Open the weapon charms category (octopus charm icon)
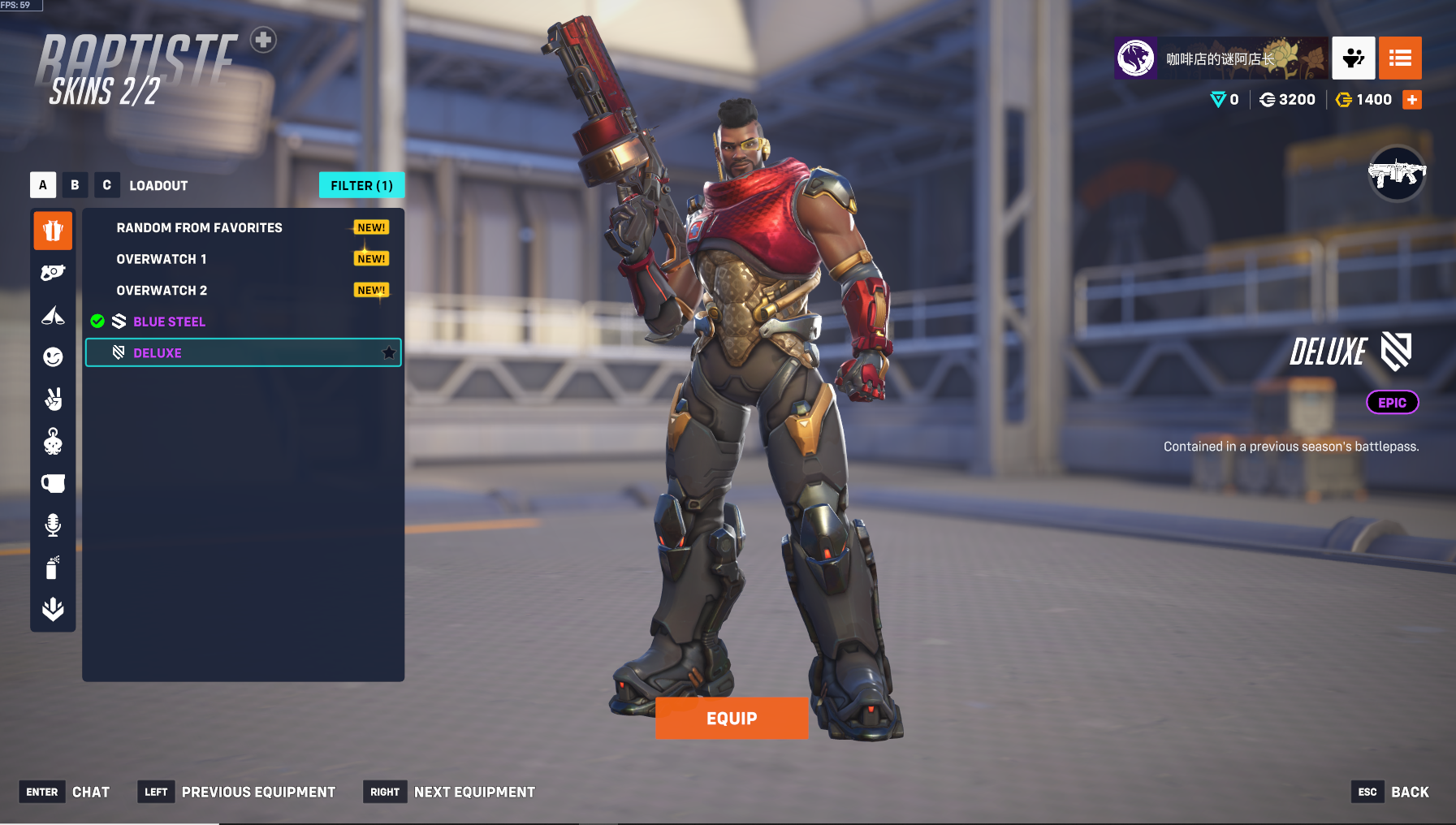The image size is (1456, 825). pos(53,441)
